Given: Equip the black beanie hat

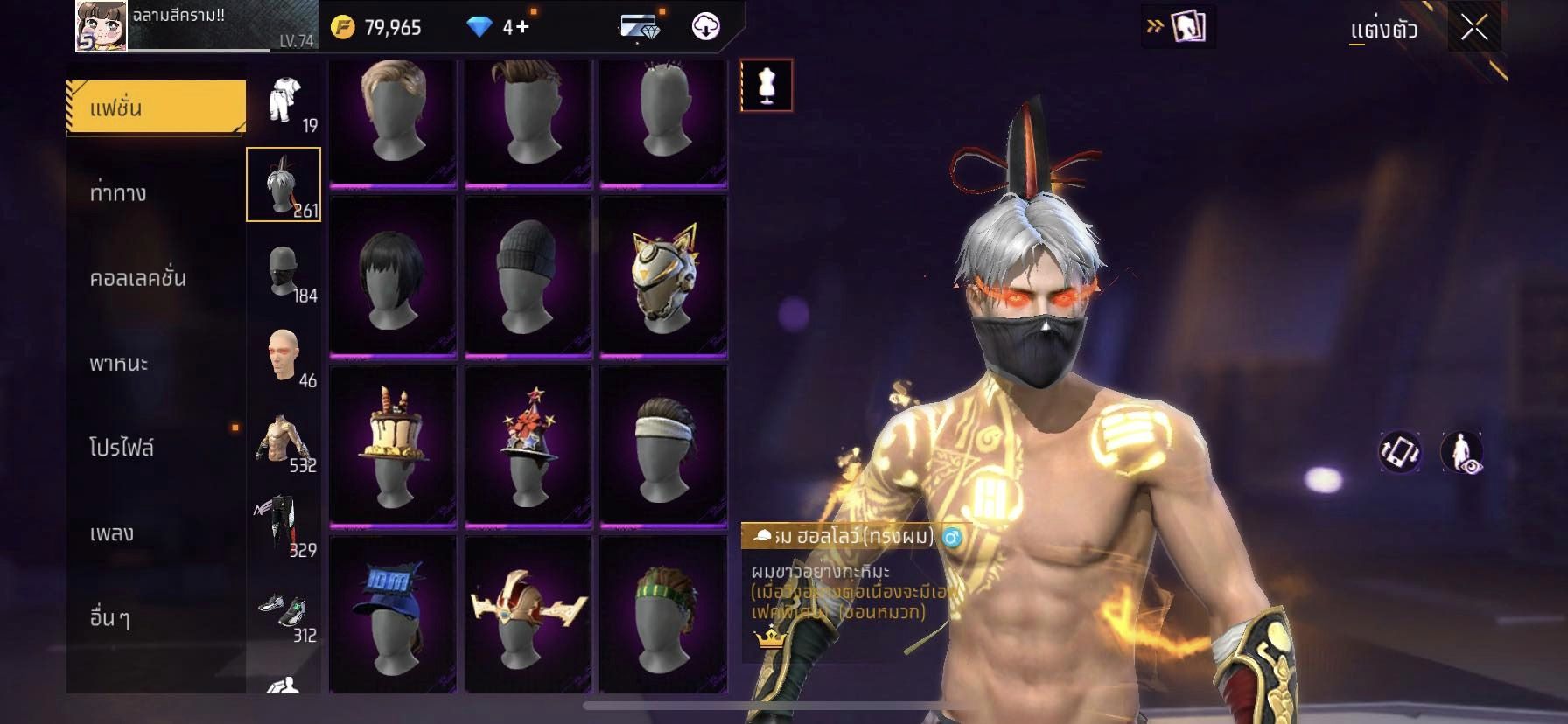Looking at the screenshot, I should (x=528, y=275).
